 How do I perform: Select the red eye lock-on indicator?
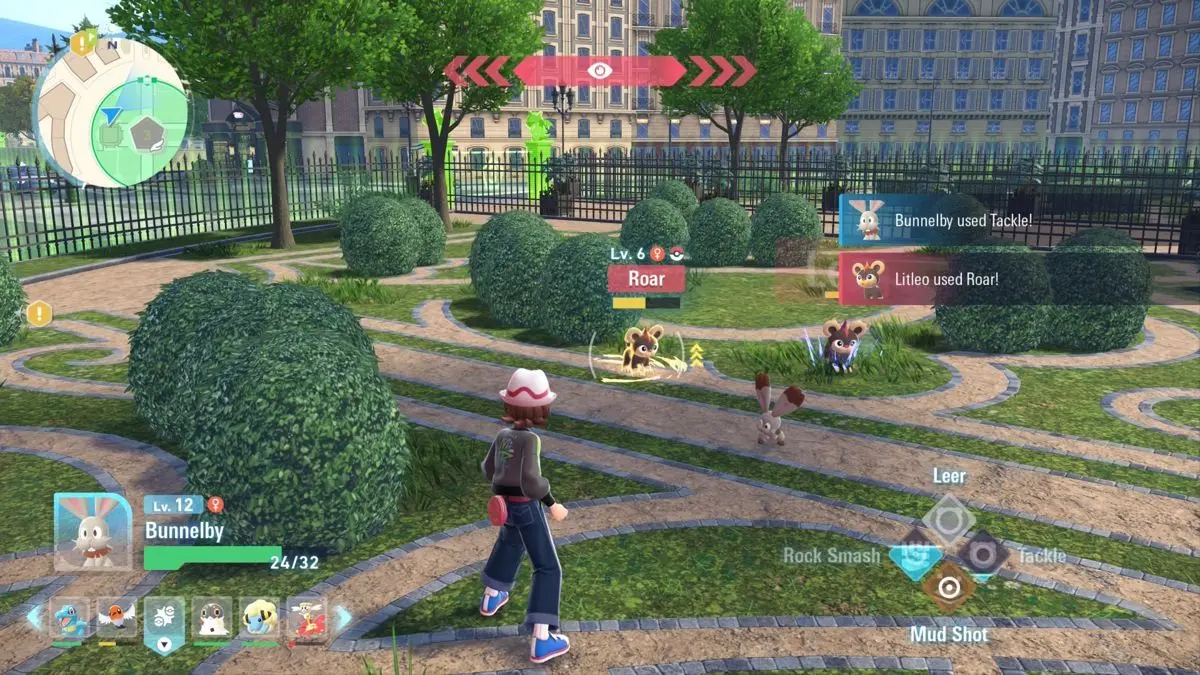click(599, 70)
